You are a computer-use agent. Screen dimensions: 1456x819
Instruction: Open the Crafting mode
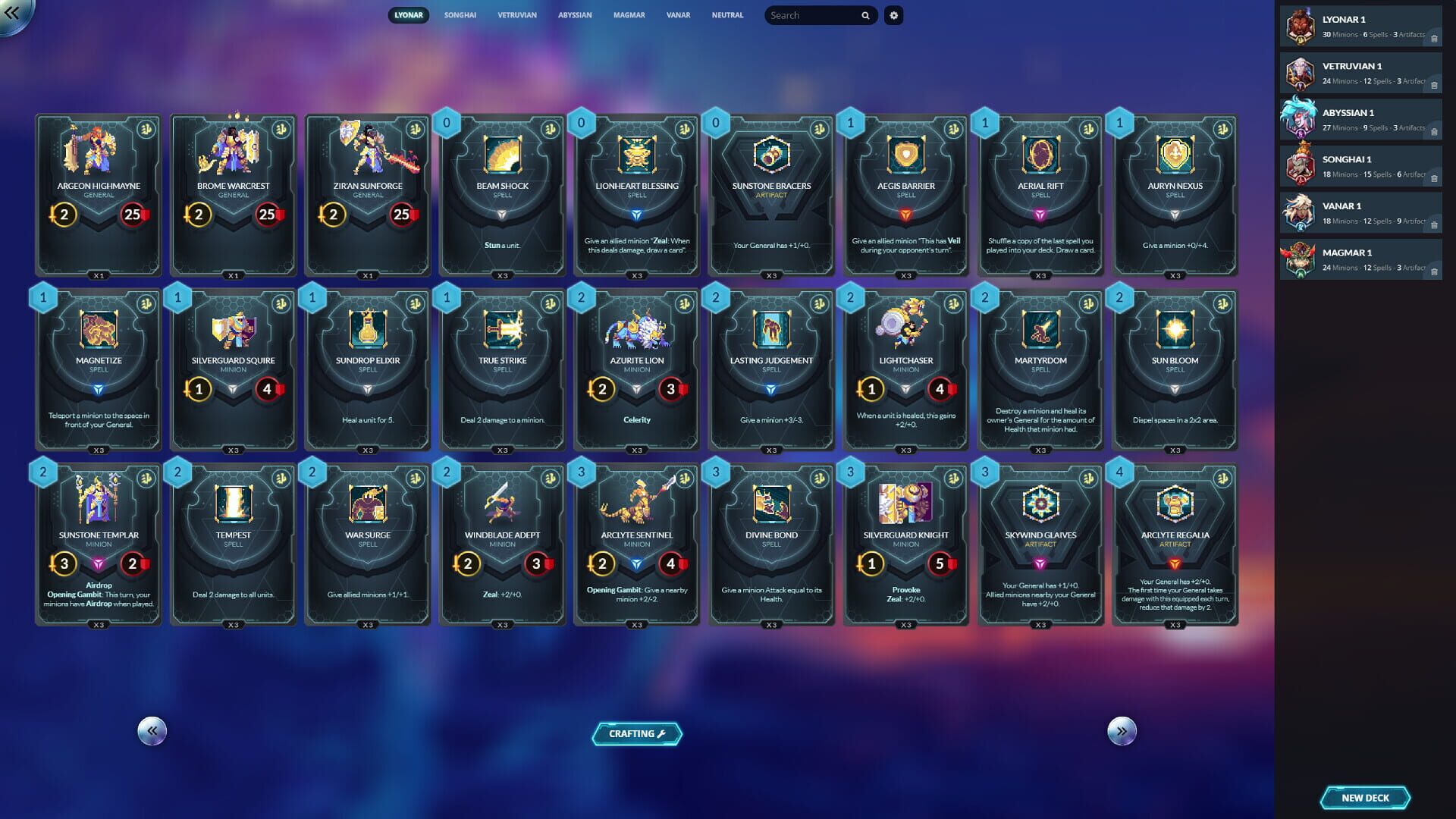[x=636, y=733]
